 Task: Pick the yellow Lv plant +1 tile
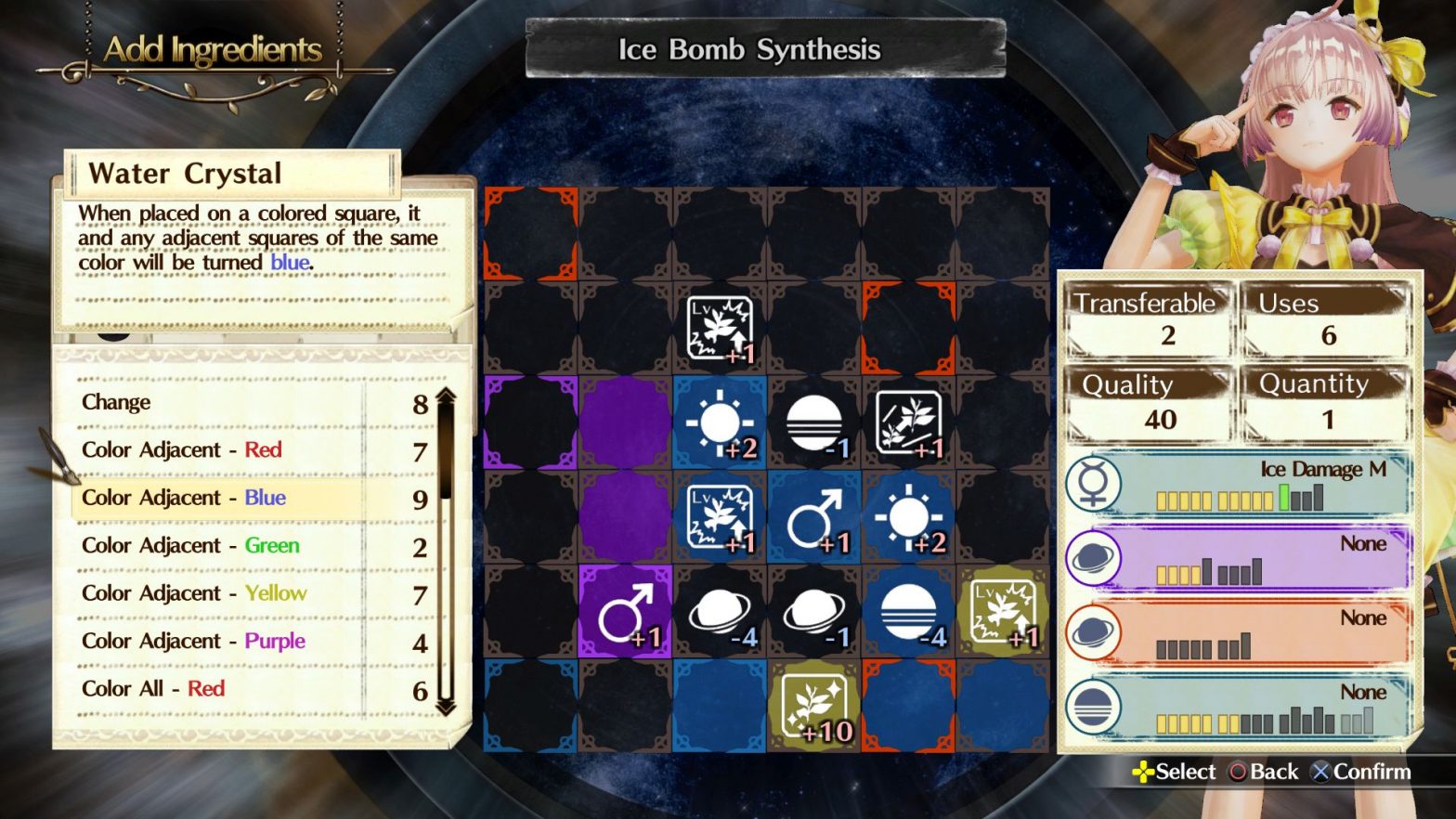point(1003,613)
